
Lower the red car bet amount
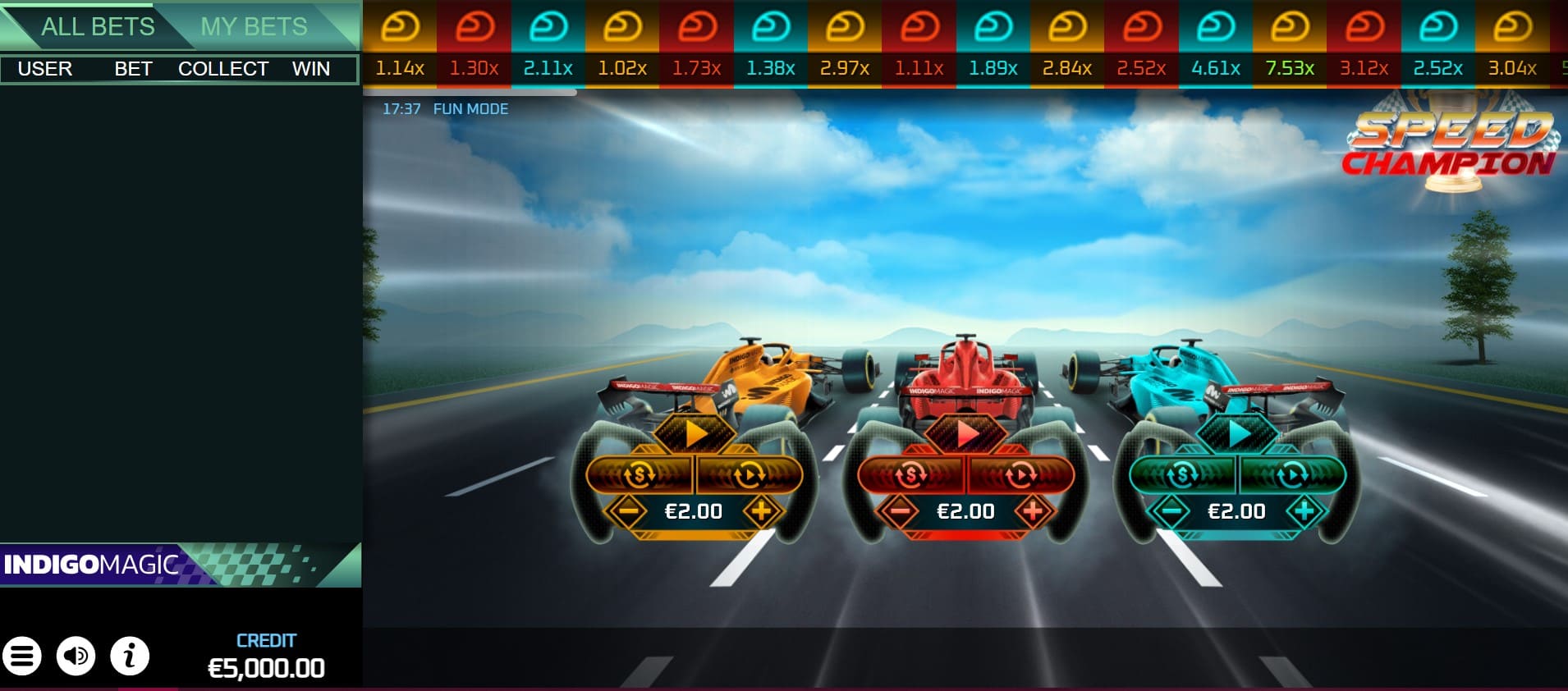click(x=900, y=511)
